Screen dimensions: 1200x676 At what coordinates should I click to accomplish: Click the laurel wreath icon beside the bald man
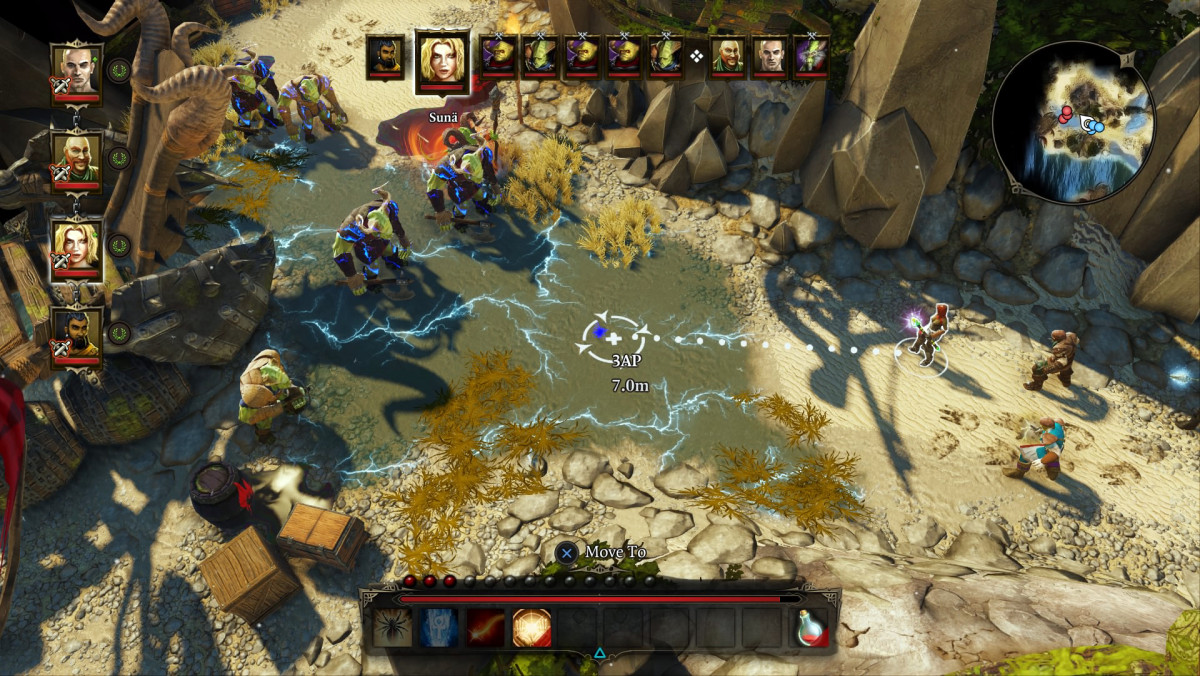pyautogui.click(x=119, y=70)
